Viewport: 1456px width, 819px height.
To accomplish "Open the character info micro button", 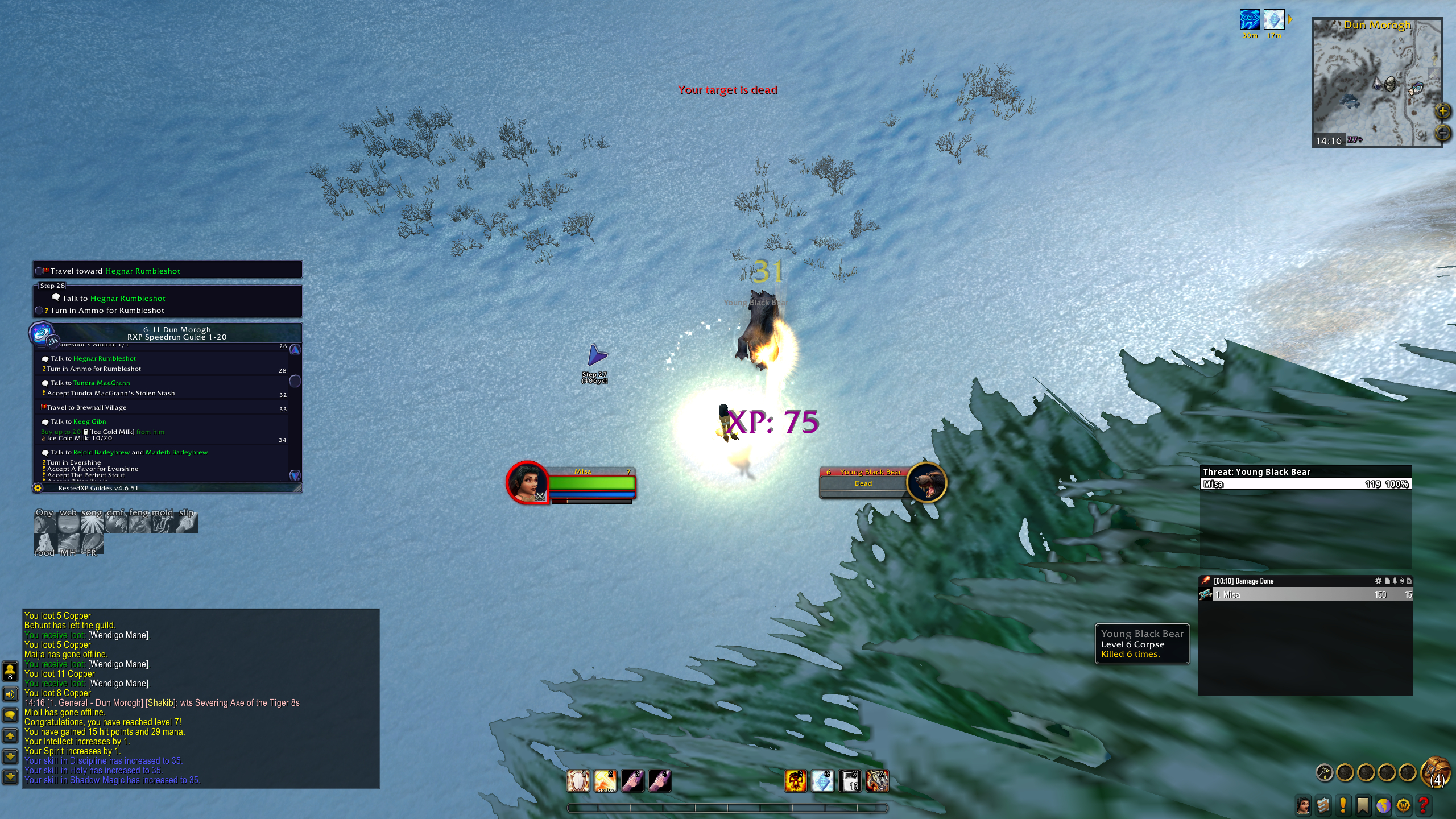I will pyautogui.click(x=1303, y=805).
